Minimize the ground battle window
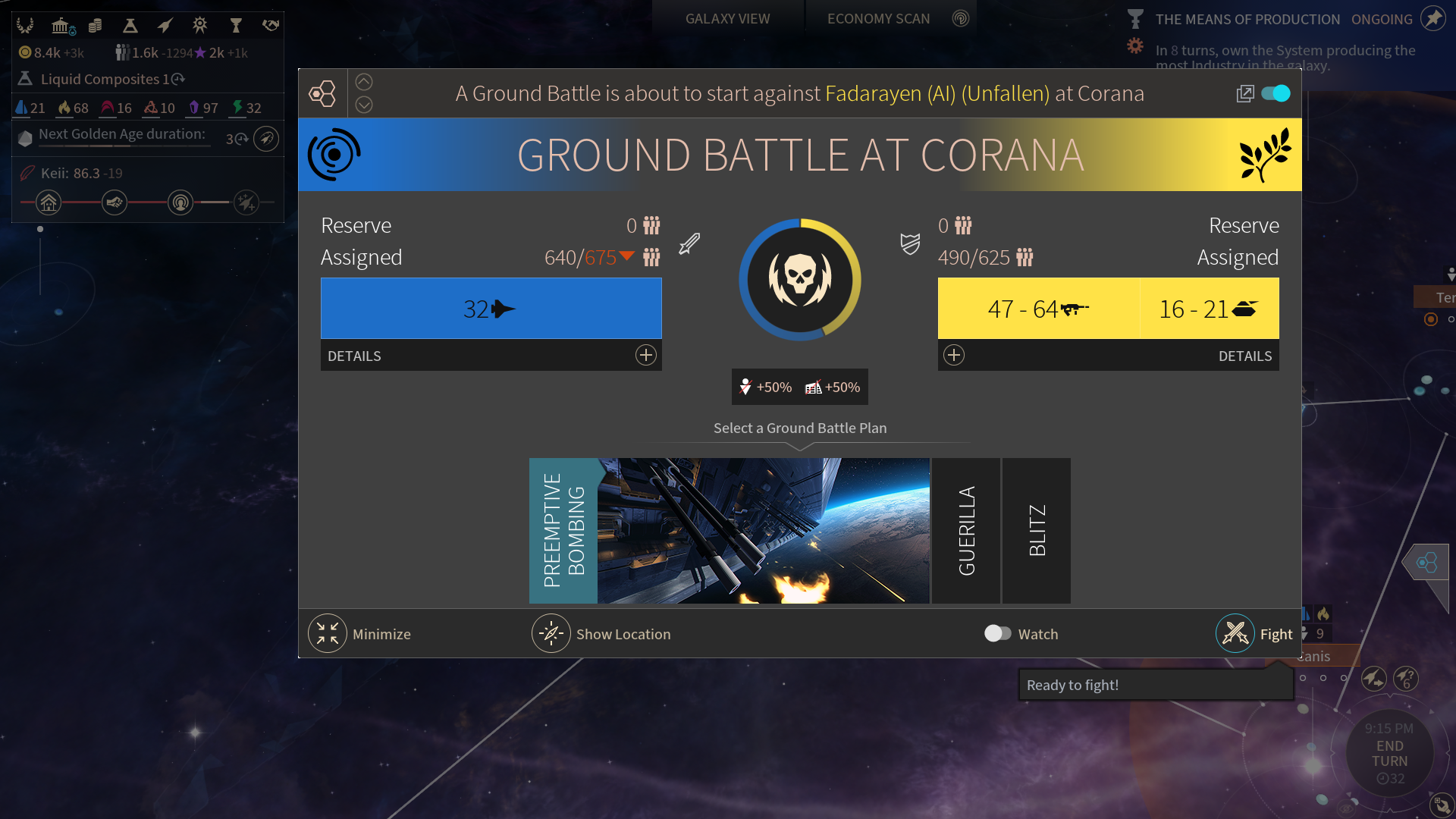 (328, 634)
